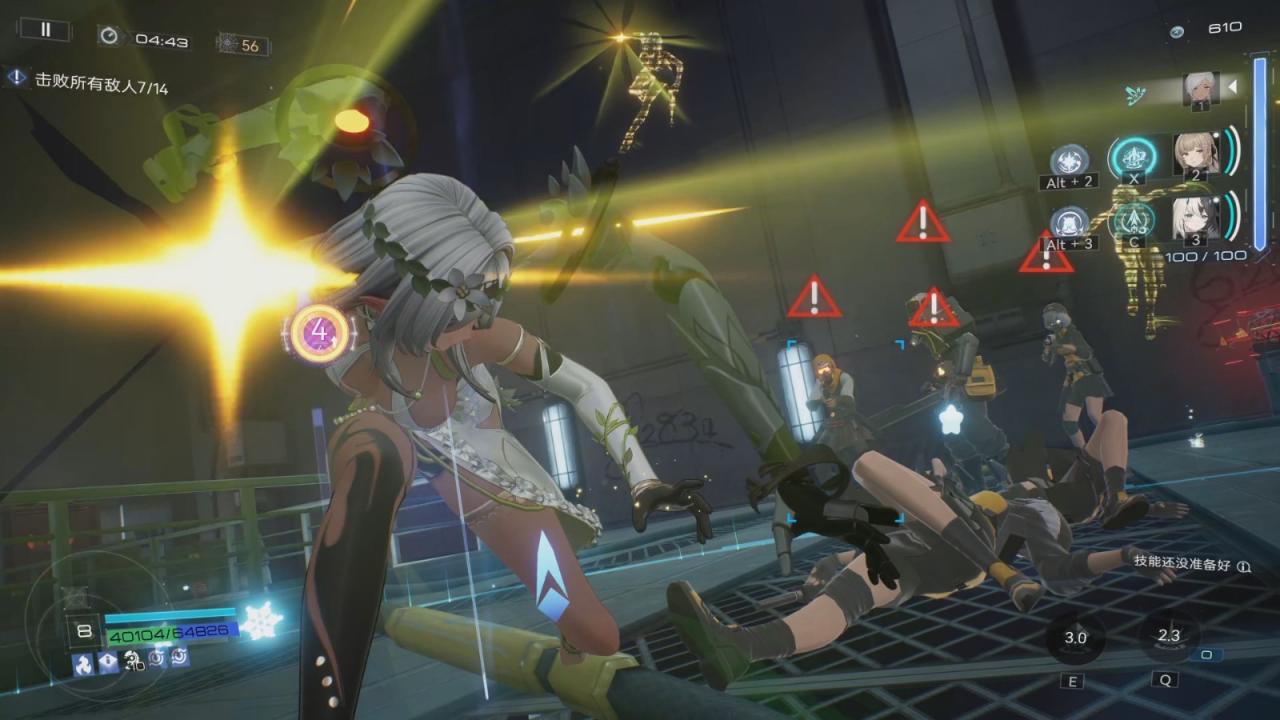Use the skill on 3.0 cooldown above E
The width and height of the screenshot is (1280, 720).
point(1075,638)
